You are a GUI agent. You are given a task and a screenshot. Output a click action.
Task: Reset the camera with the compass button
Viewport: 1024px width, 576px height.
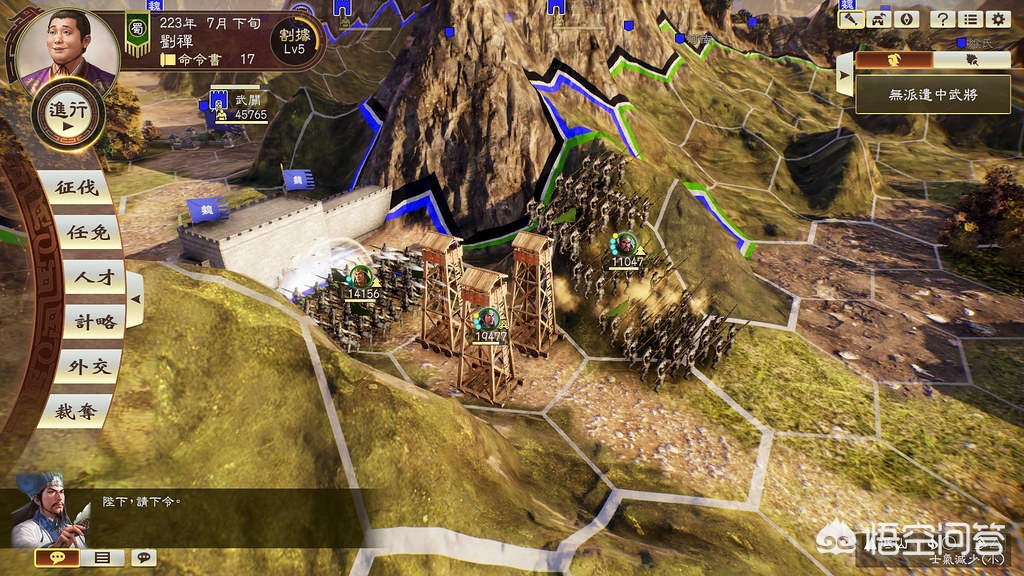tap(906, 18)
